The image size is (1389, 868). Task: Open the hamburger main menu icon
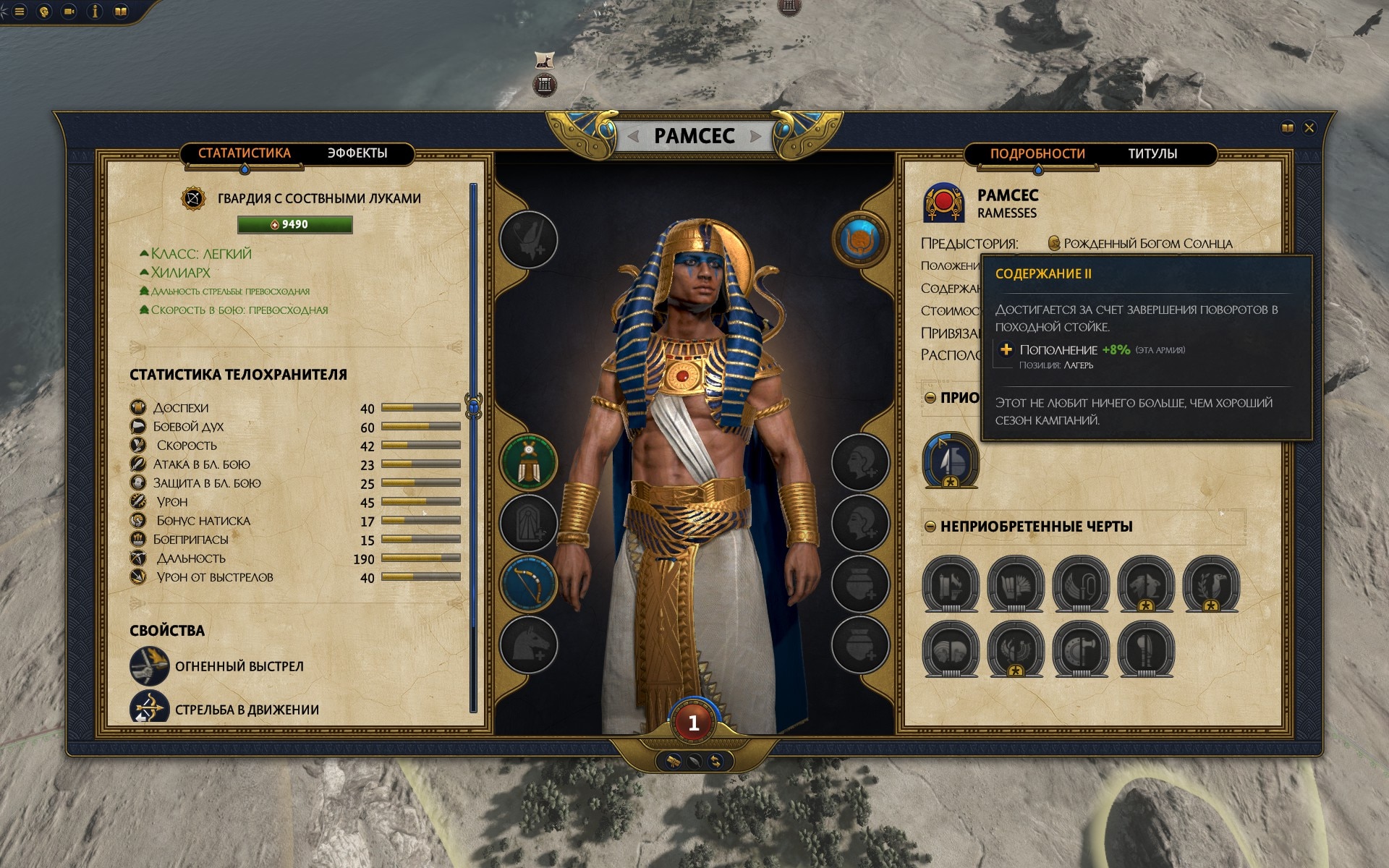[20, 12]
